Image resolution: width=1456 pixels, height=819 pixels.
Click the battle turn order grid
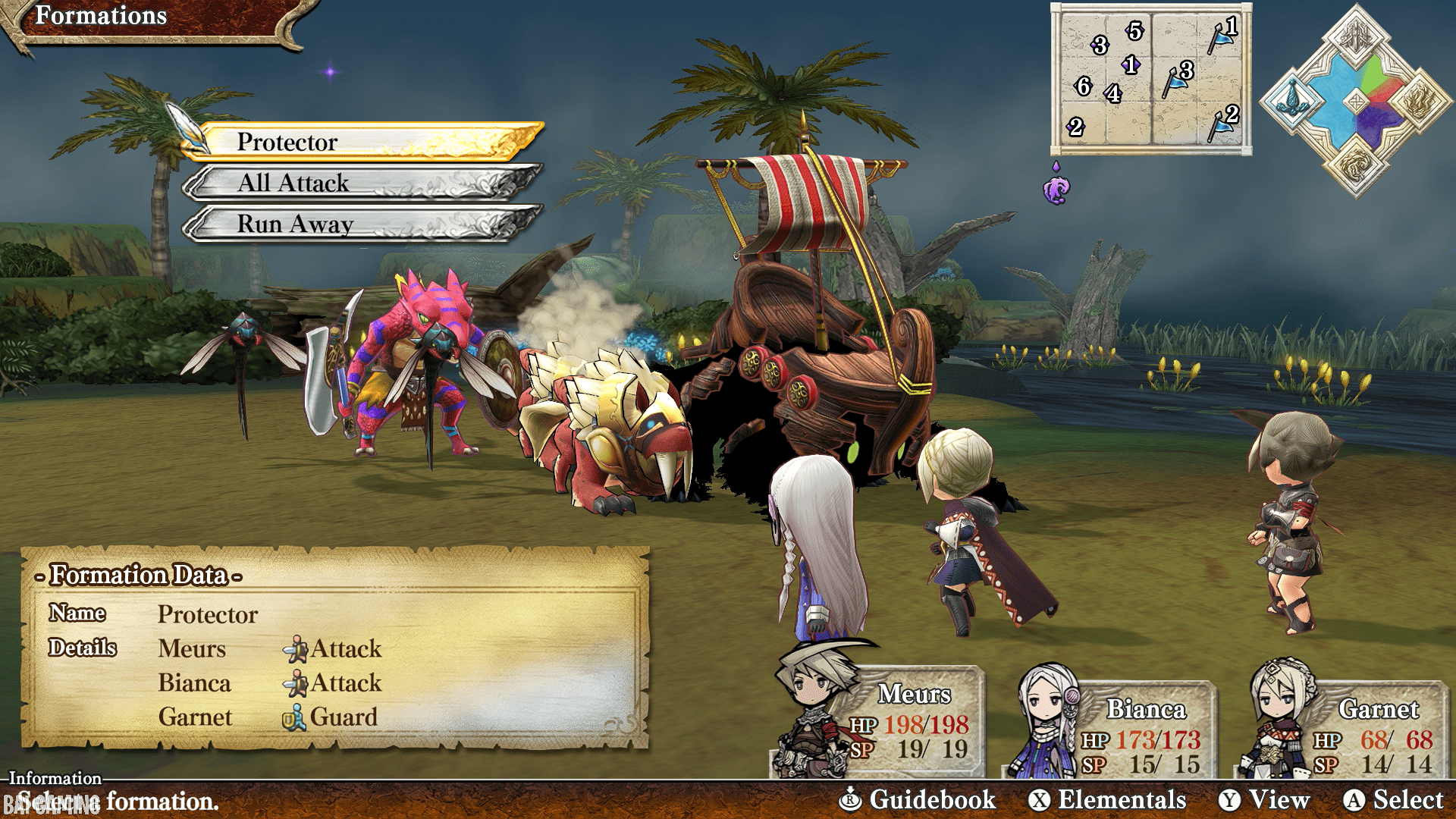tap(1150, 79)
